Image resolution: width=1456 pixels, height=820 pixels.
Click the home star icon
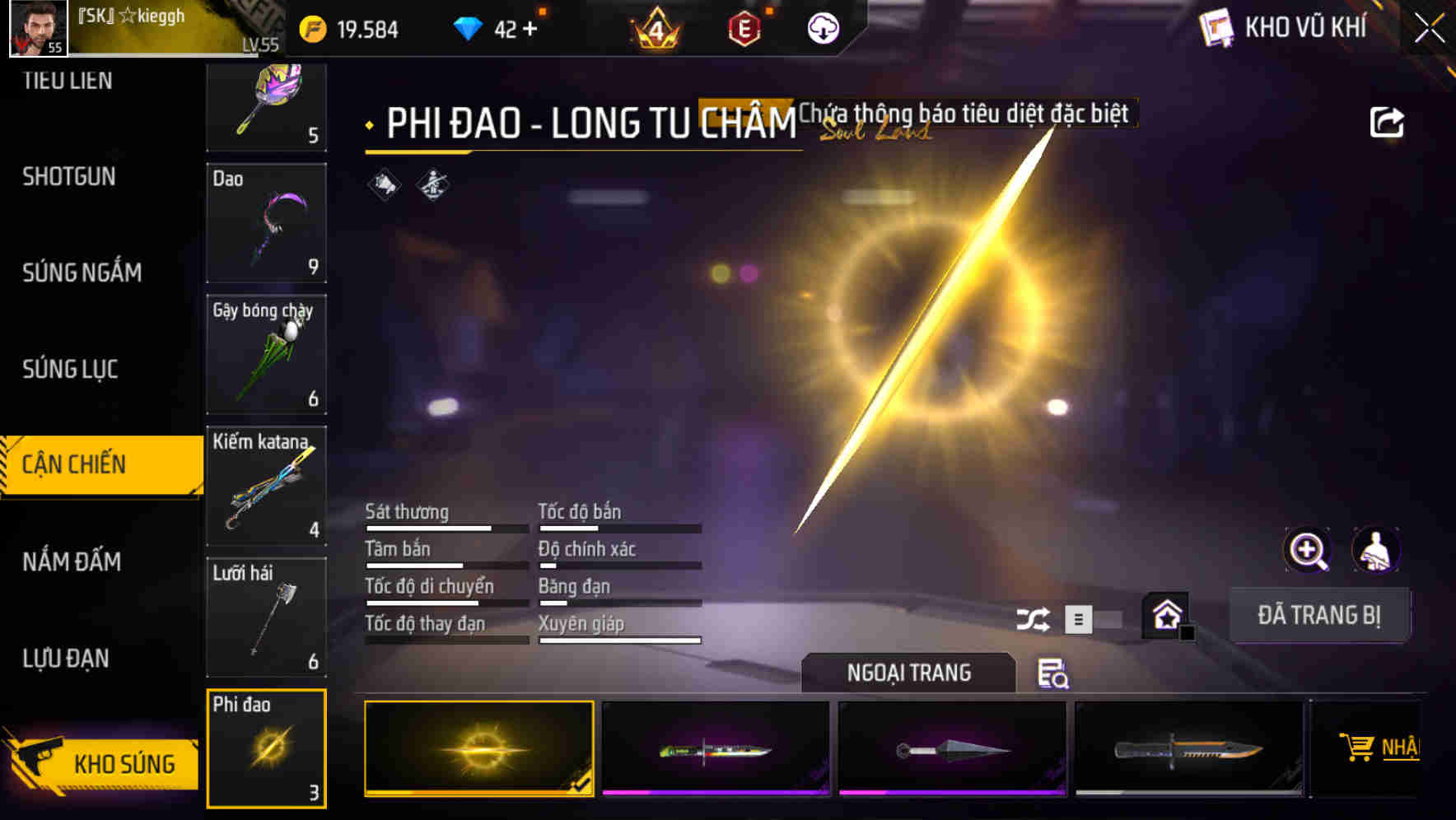coord(1165,616)
